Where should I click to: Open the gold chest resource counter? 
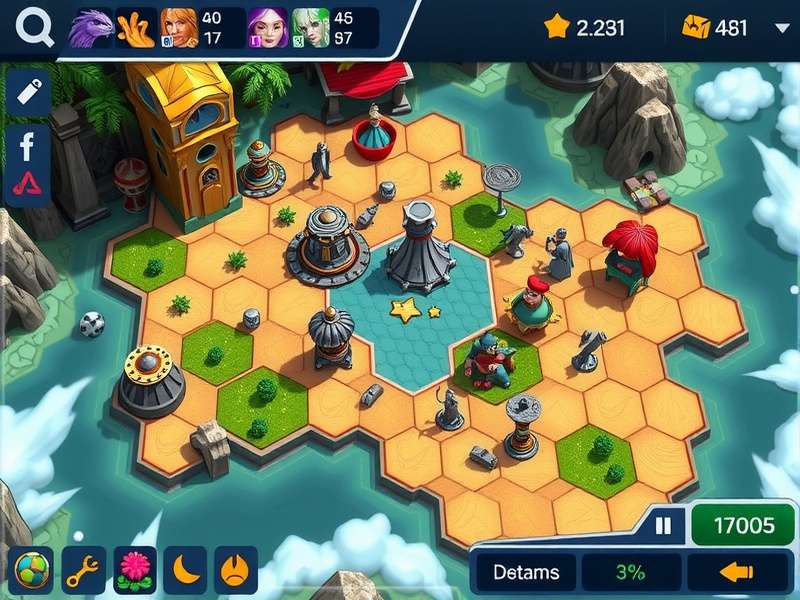(x=716, y=28)
